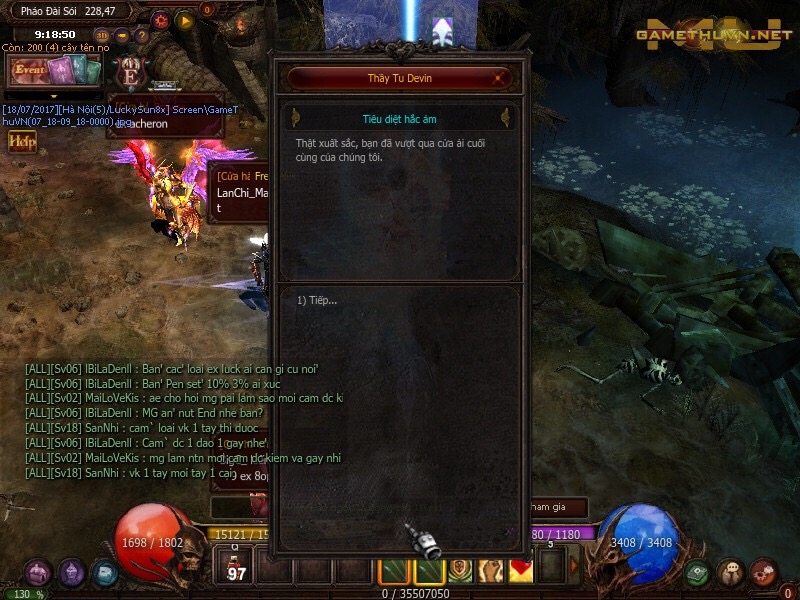
Task: Toggle the 3D view button
Action: (x=100, y=35)
